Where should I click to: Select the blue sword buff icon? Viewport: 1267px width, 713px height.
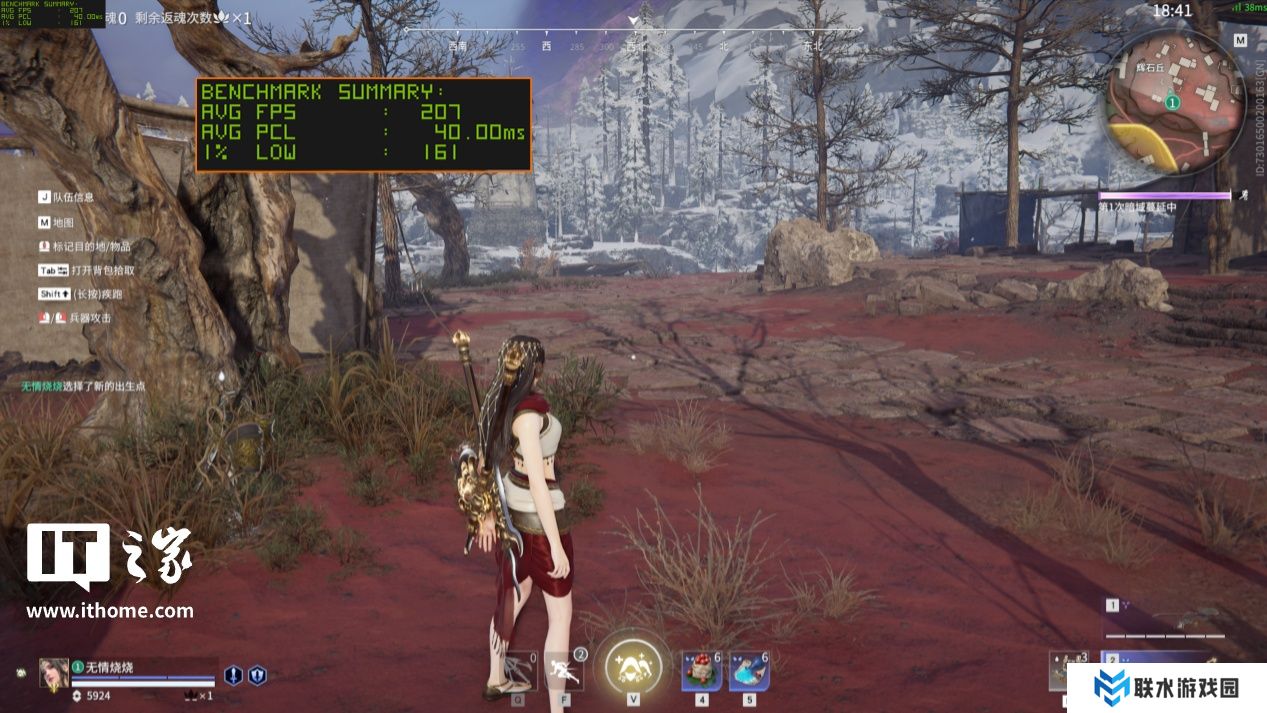pyautogui.click(x=233, y=675)
